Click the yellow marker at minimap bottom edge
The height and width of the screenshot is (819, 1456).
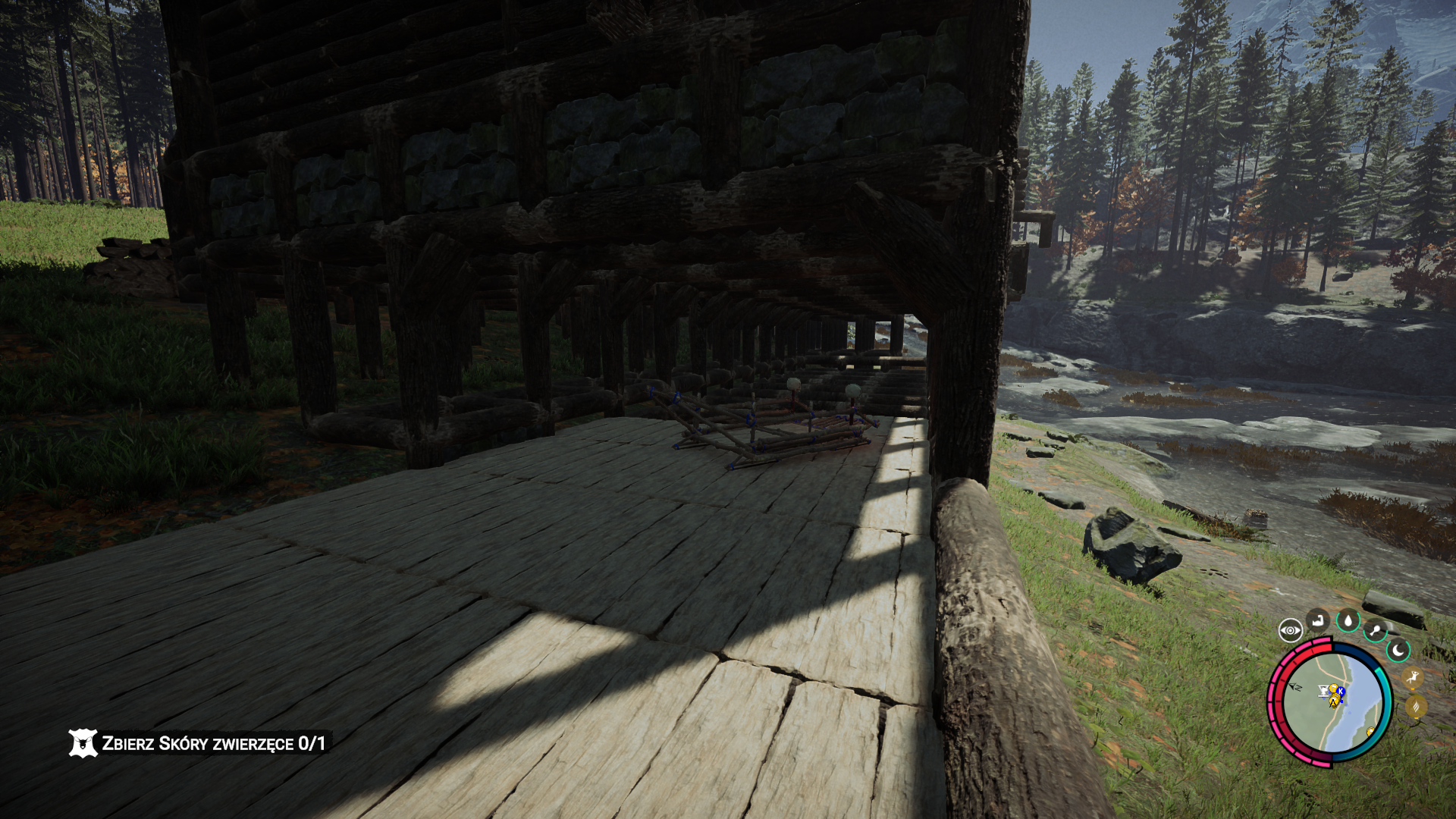coord(1370,732)
